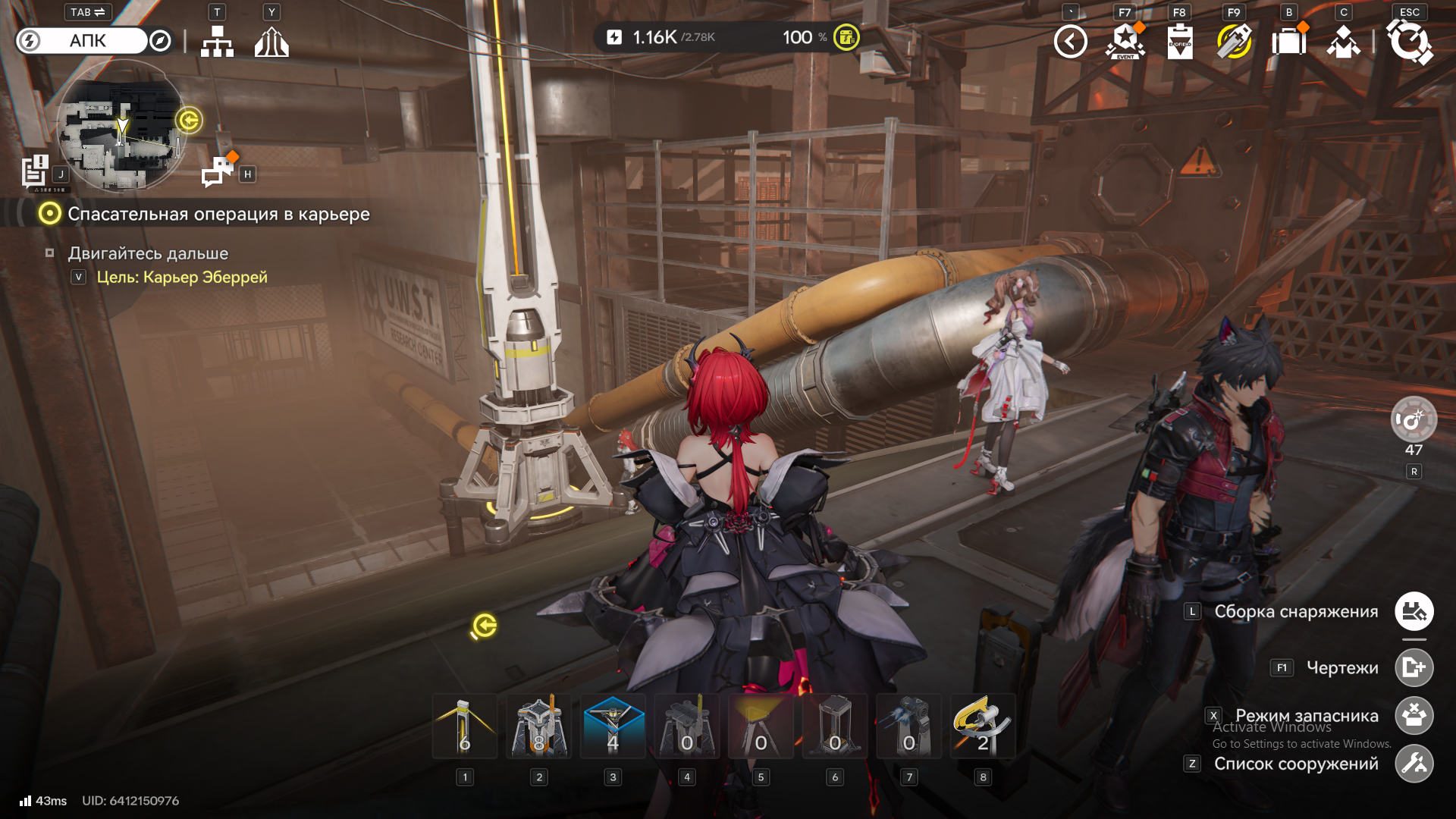Open the tower-shaped icon next to tech tree
The height and width of the screenshot is (819, 1456).
271,42
